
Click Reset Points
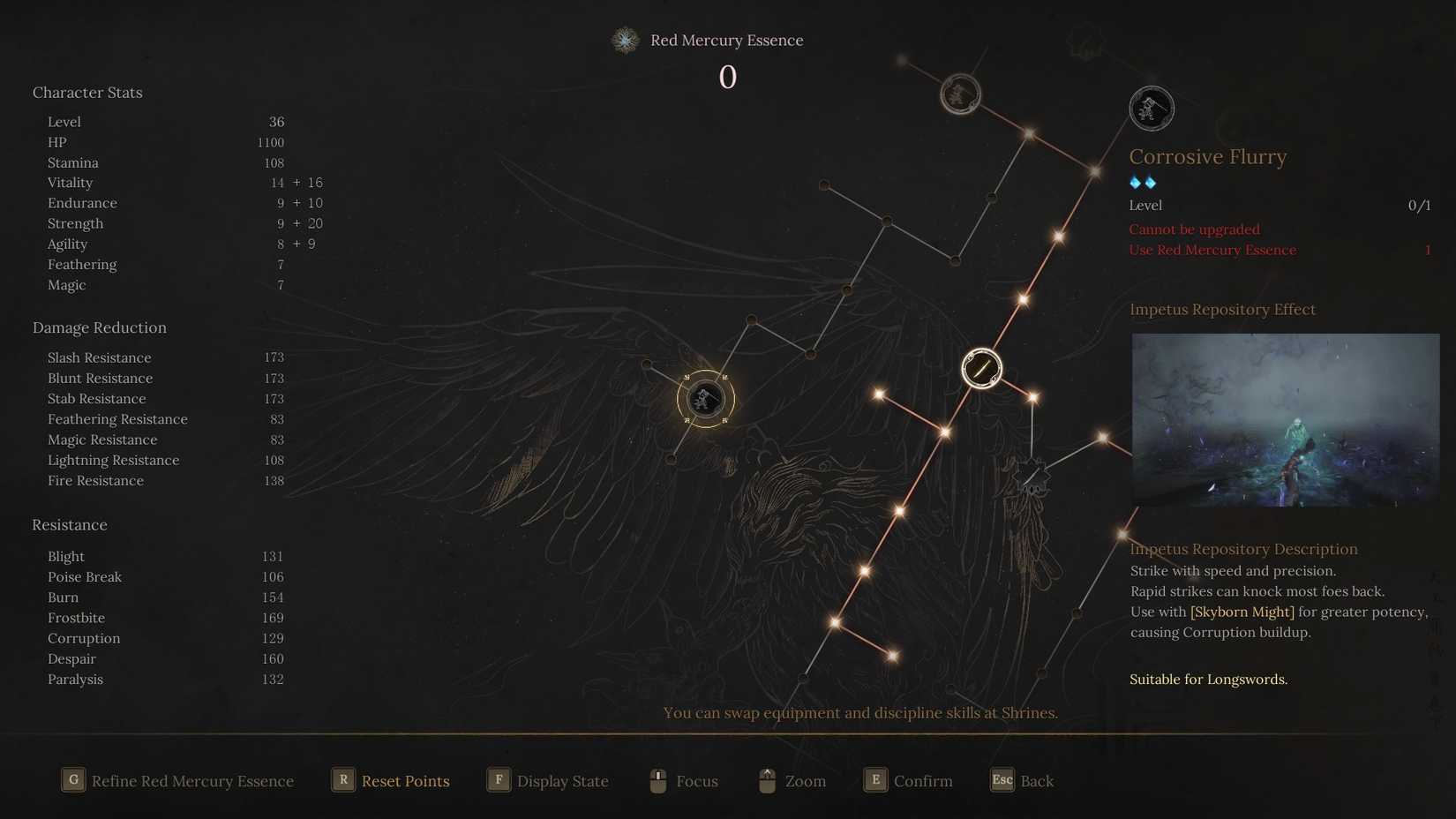tap(406, 780)
